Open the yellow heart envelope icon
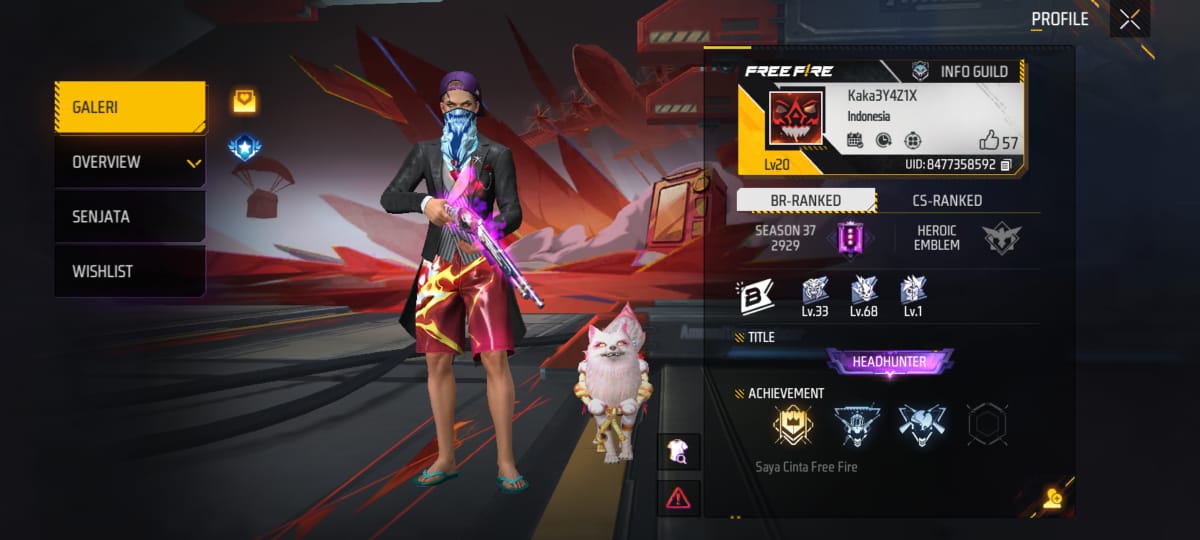 (244, 100)
